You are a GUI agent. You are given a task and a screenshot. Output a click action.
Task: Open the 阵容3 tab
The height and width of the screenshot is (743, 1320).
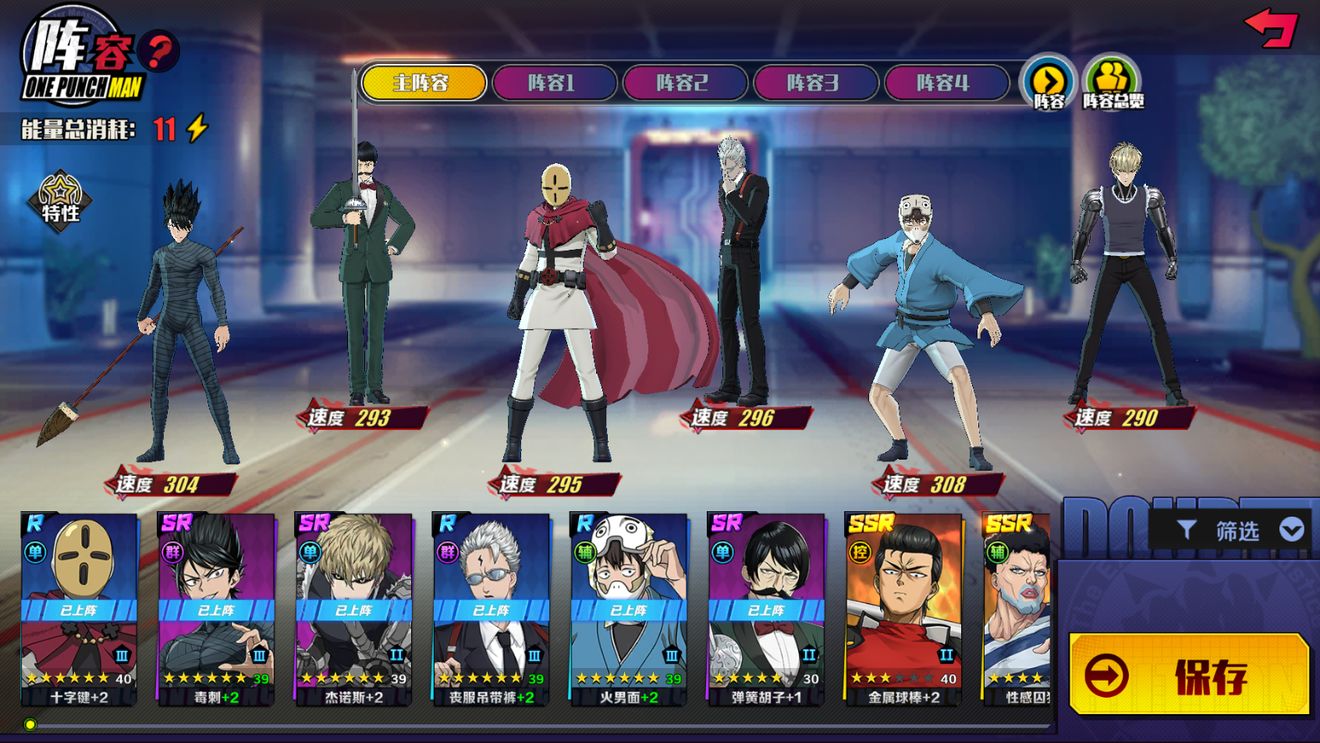pos(815,83)
